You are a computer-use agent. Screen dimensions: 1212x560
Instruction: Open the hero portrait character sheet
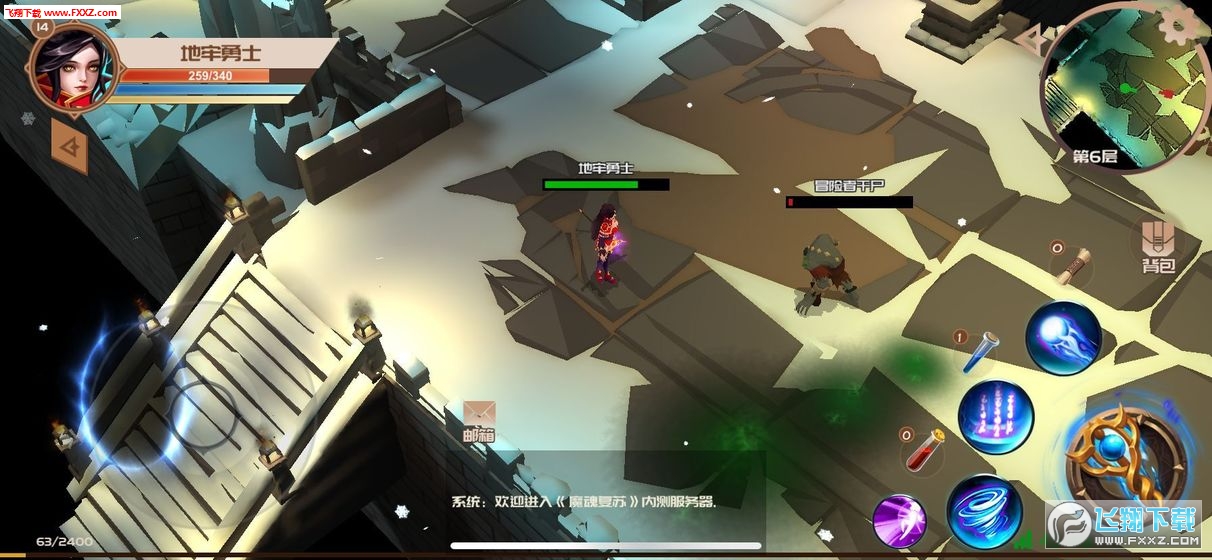[x=72, y=67]
